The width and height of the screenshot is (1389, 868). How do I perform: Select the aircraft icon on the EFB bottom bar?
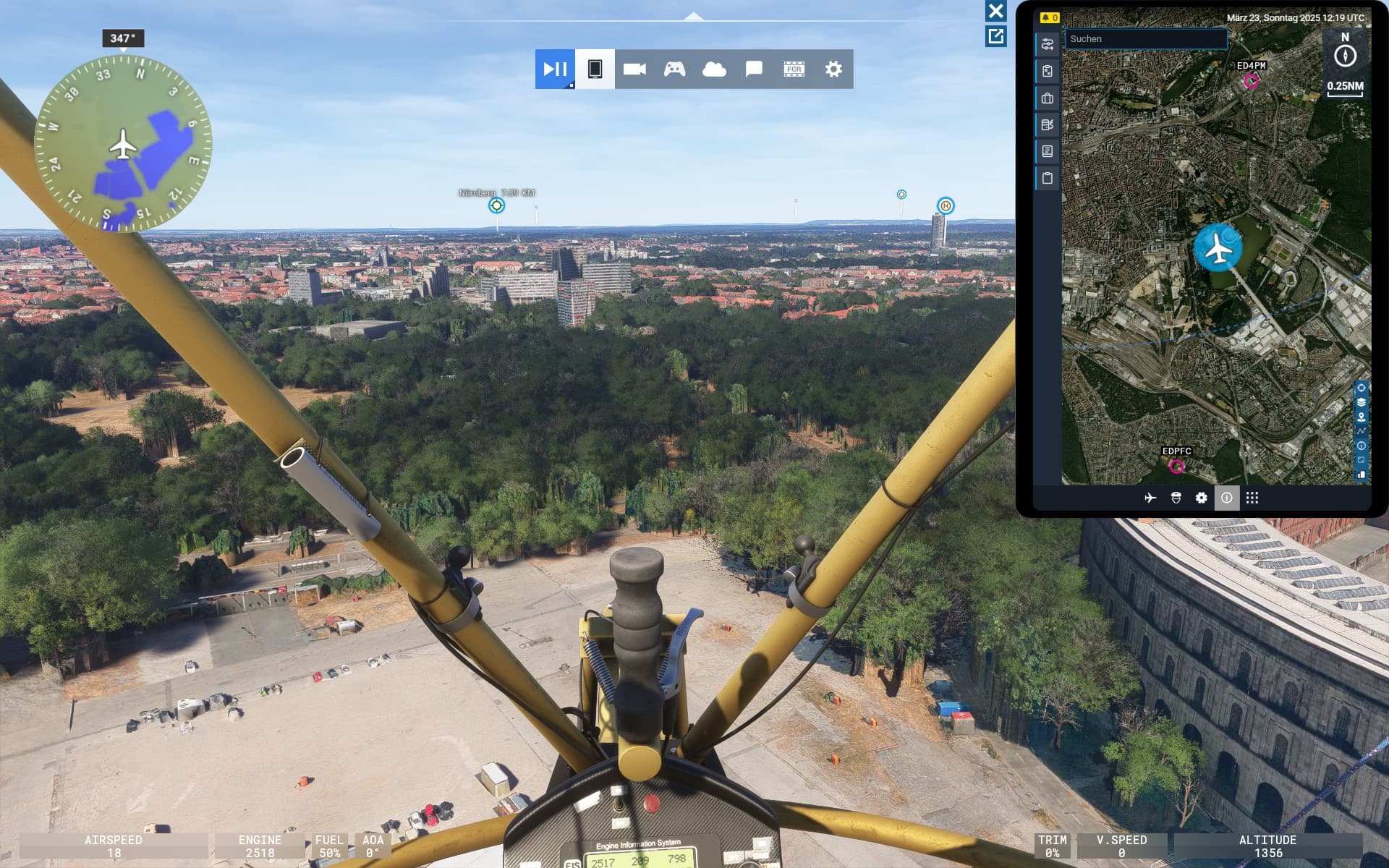1150,498
